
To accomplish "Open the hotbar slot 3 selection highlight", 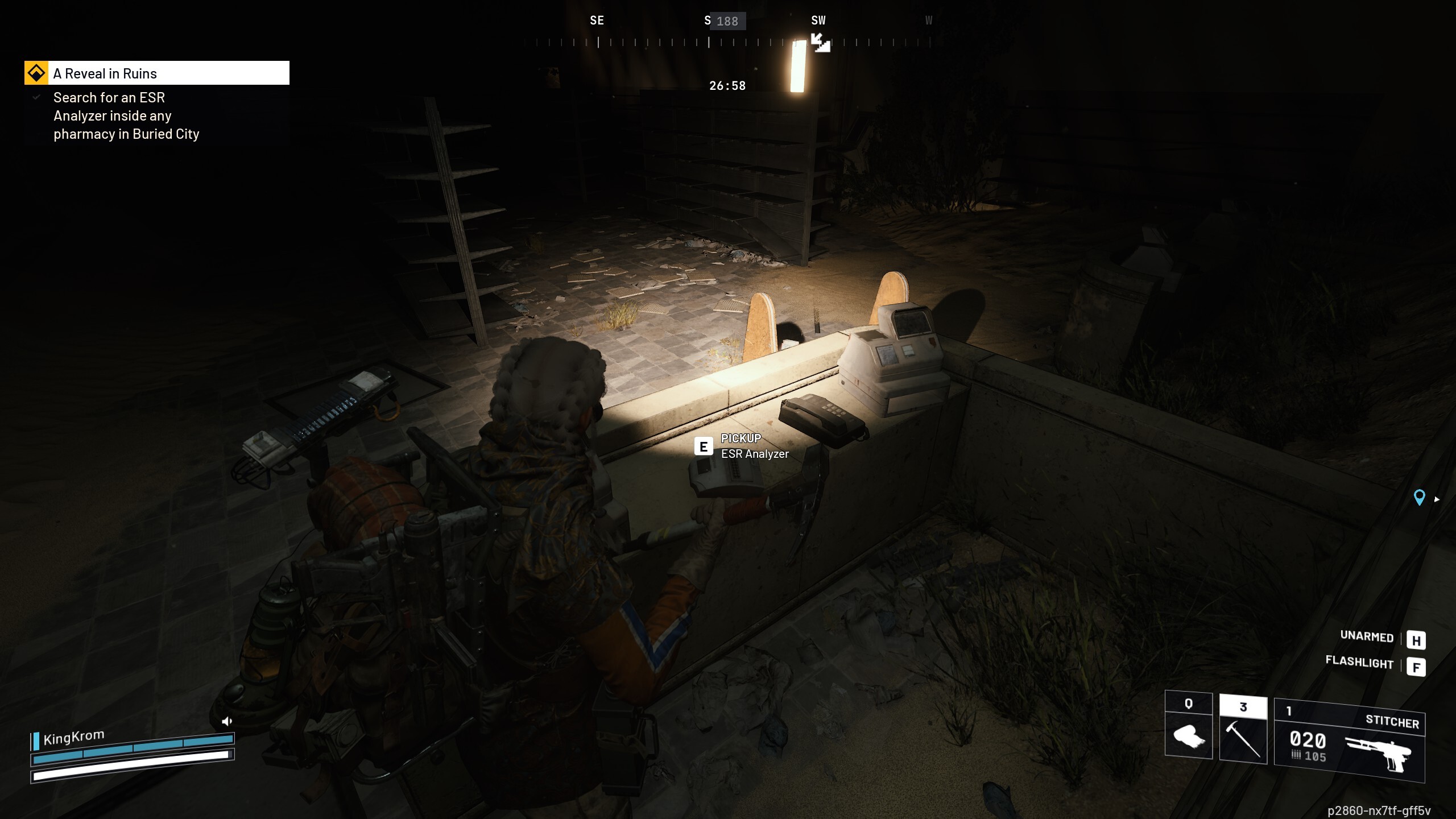I will click(1243, 706).
